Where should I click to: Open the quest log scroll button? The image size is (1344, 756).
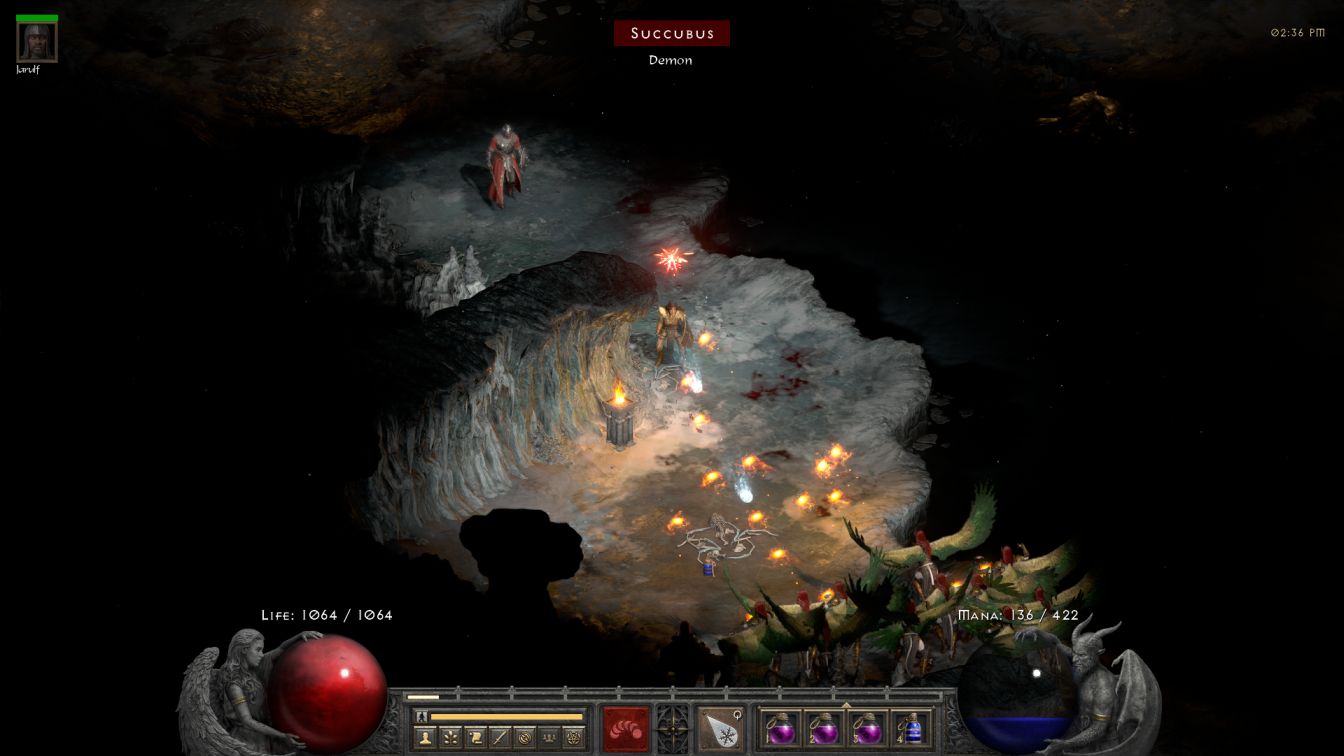pos(475,738)
